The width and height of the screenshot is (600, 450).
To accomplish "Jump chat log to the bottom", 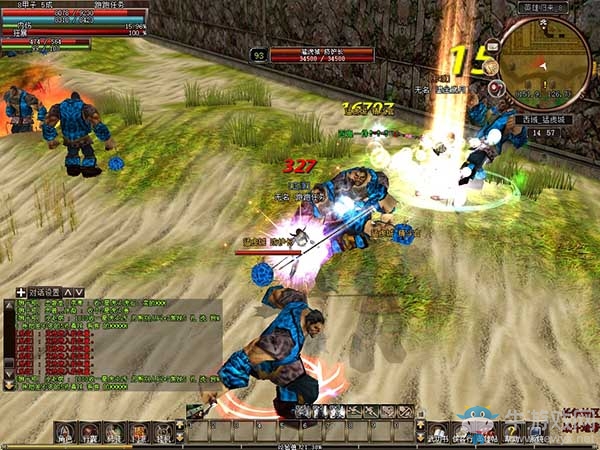I will pyautogui.click(x=10, y=385).
